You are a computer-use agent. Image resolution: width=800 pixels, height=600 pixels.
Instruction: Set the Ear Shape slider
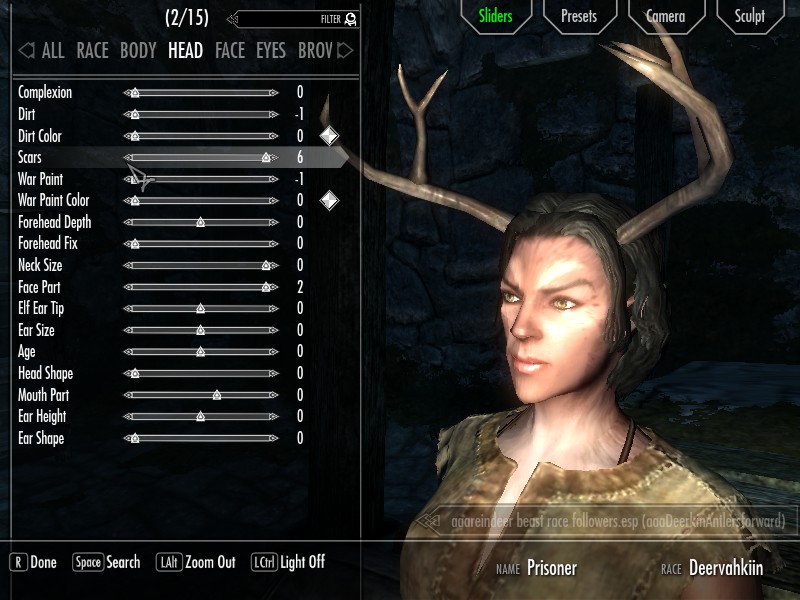coord(200,438)
